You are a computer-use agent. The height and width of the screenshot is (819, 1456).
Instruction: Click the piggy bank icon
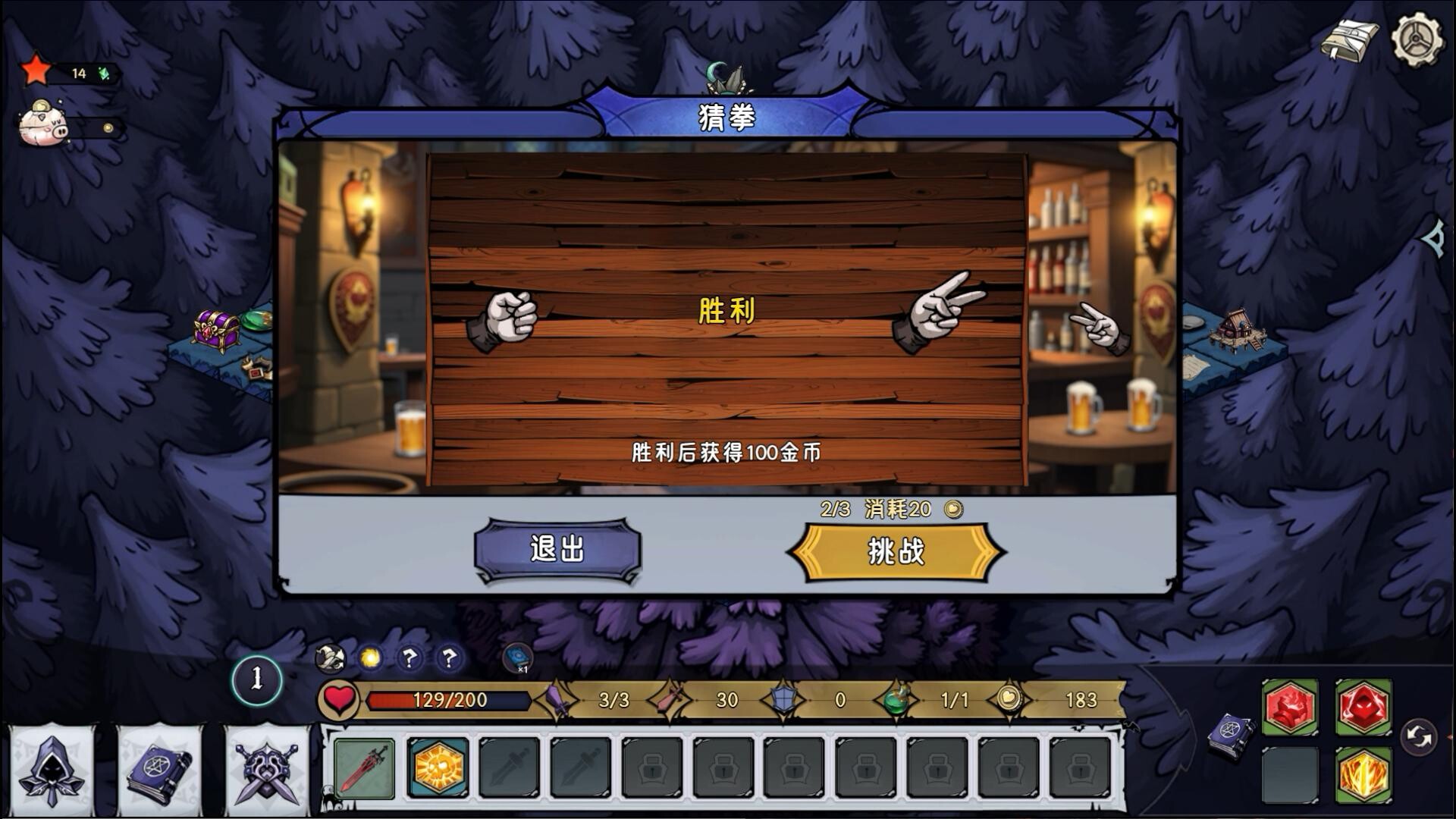coord(44,124)
